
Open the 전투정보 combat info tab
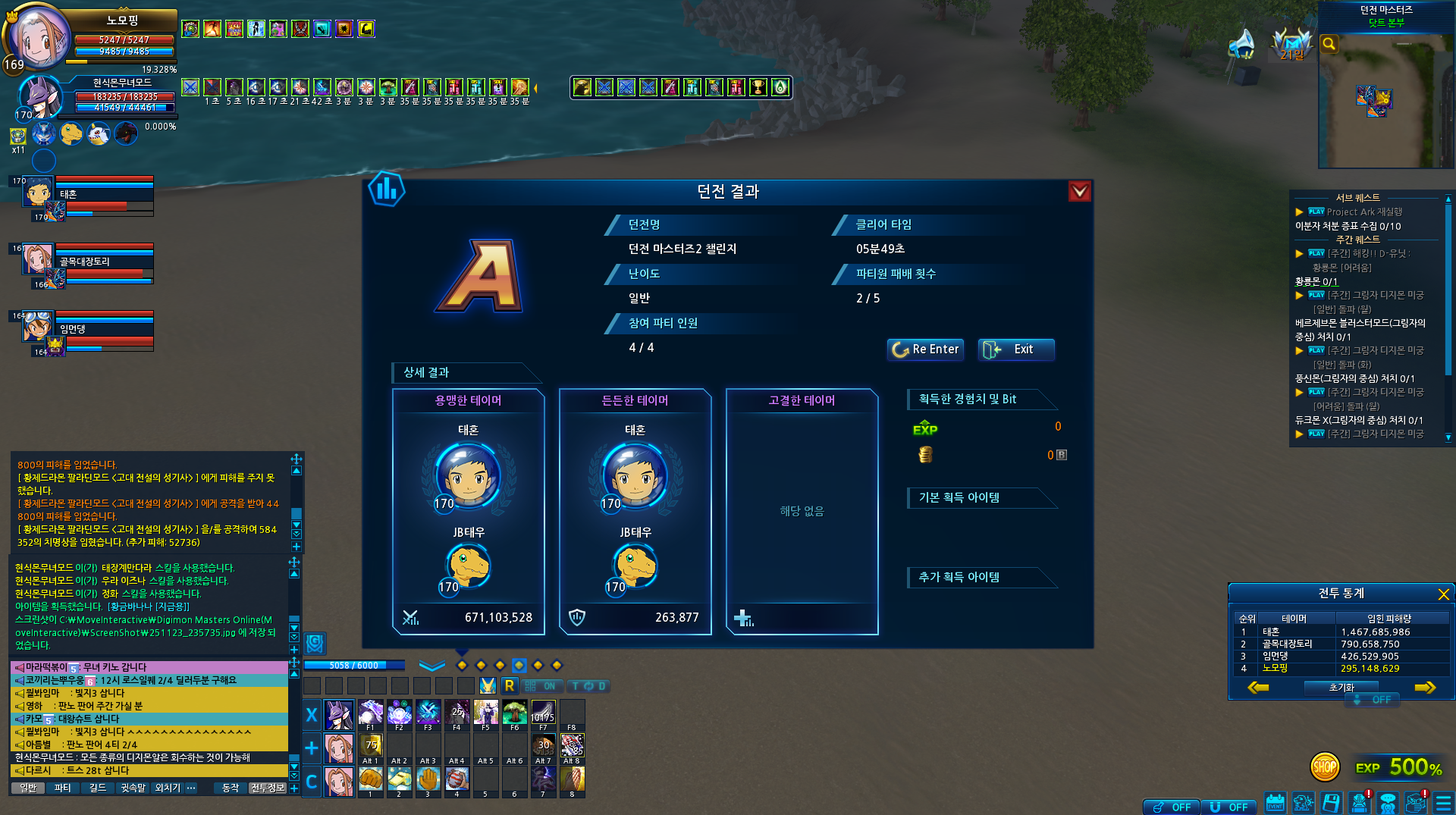click(267, 788)
